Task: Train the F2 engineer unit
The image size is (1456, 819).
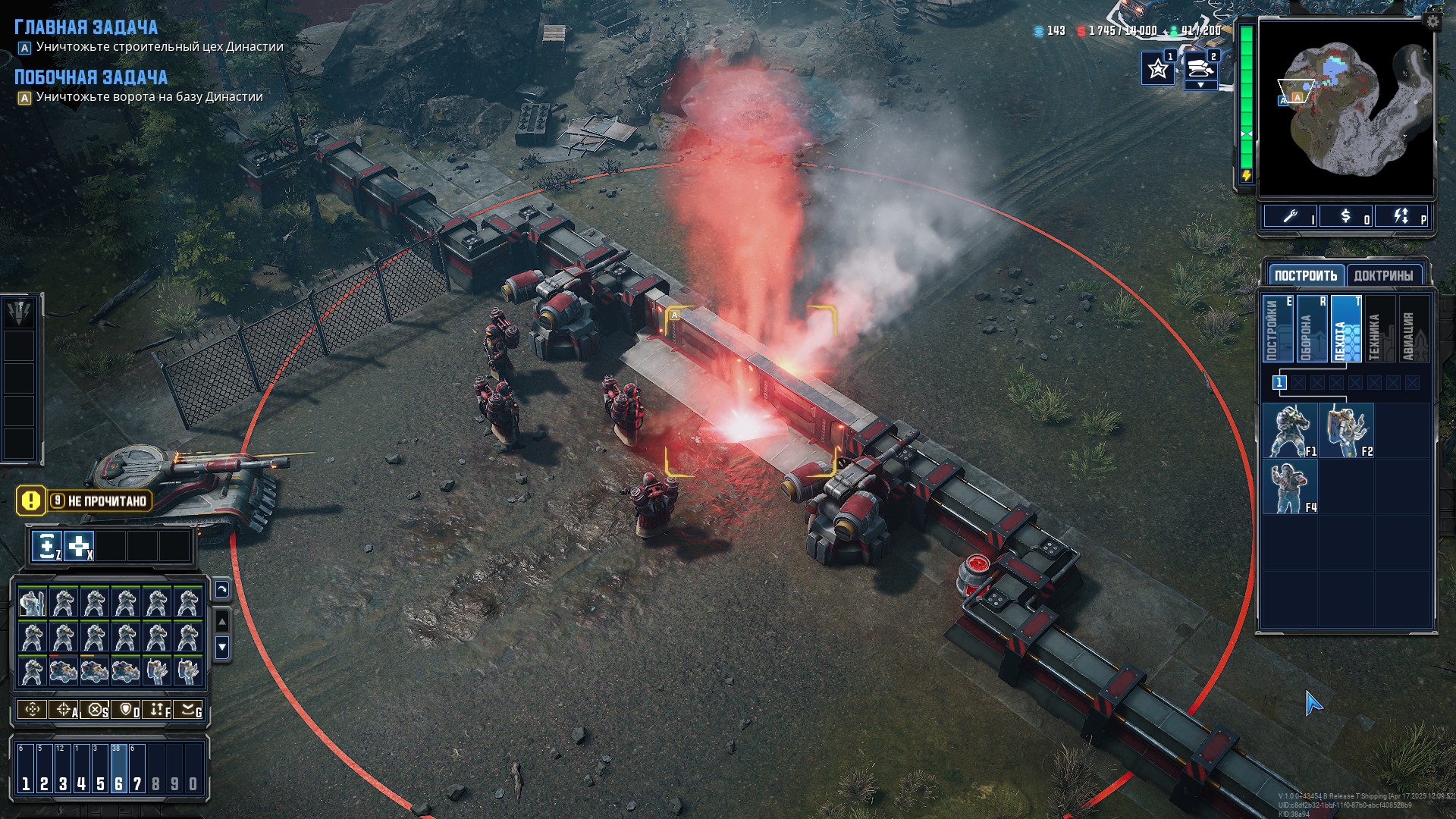Action: [x=1346, y=431]
